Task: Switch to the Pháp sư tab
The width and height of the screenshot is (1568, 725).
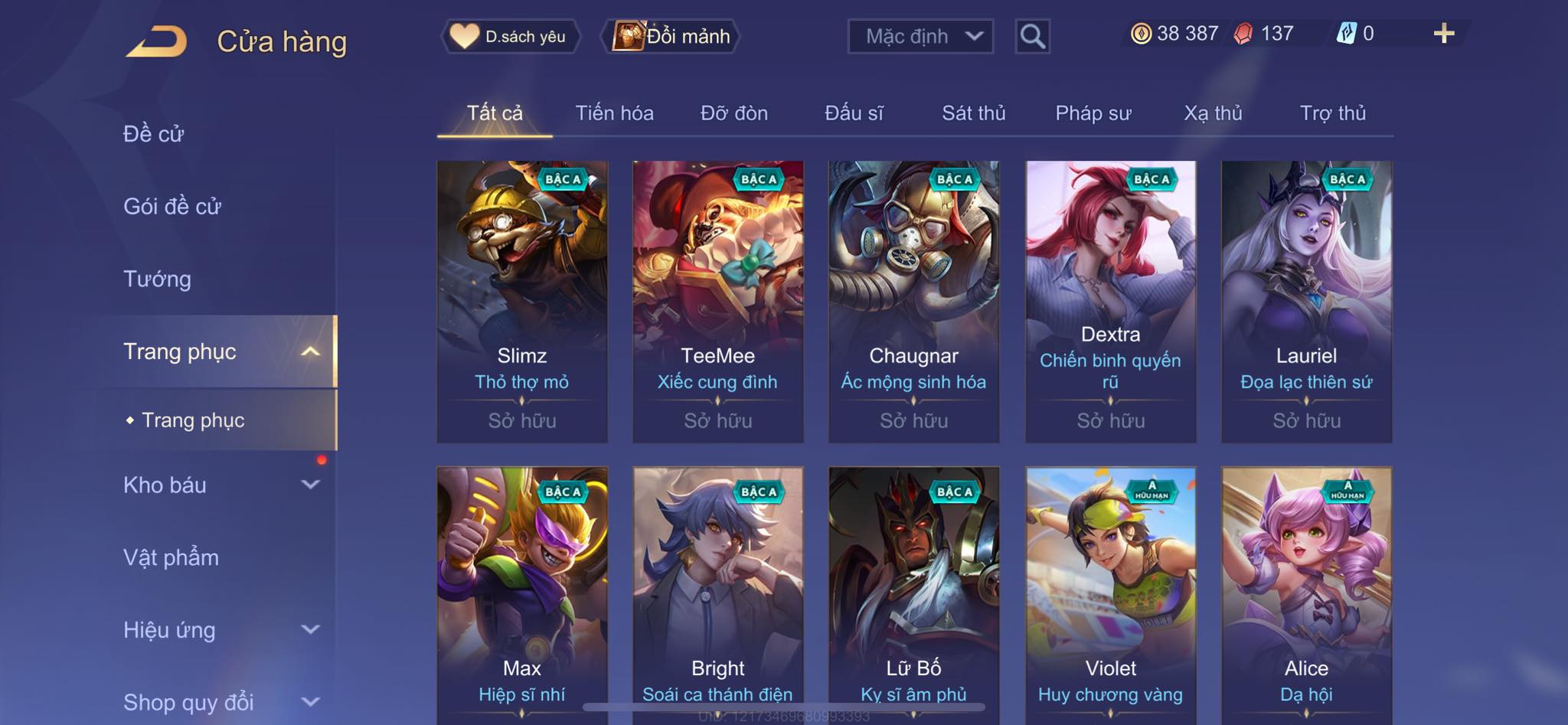Action: pyautogui.click(x=1093, y=113)
